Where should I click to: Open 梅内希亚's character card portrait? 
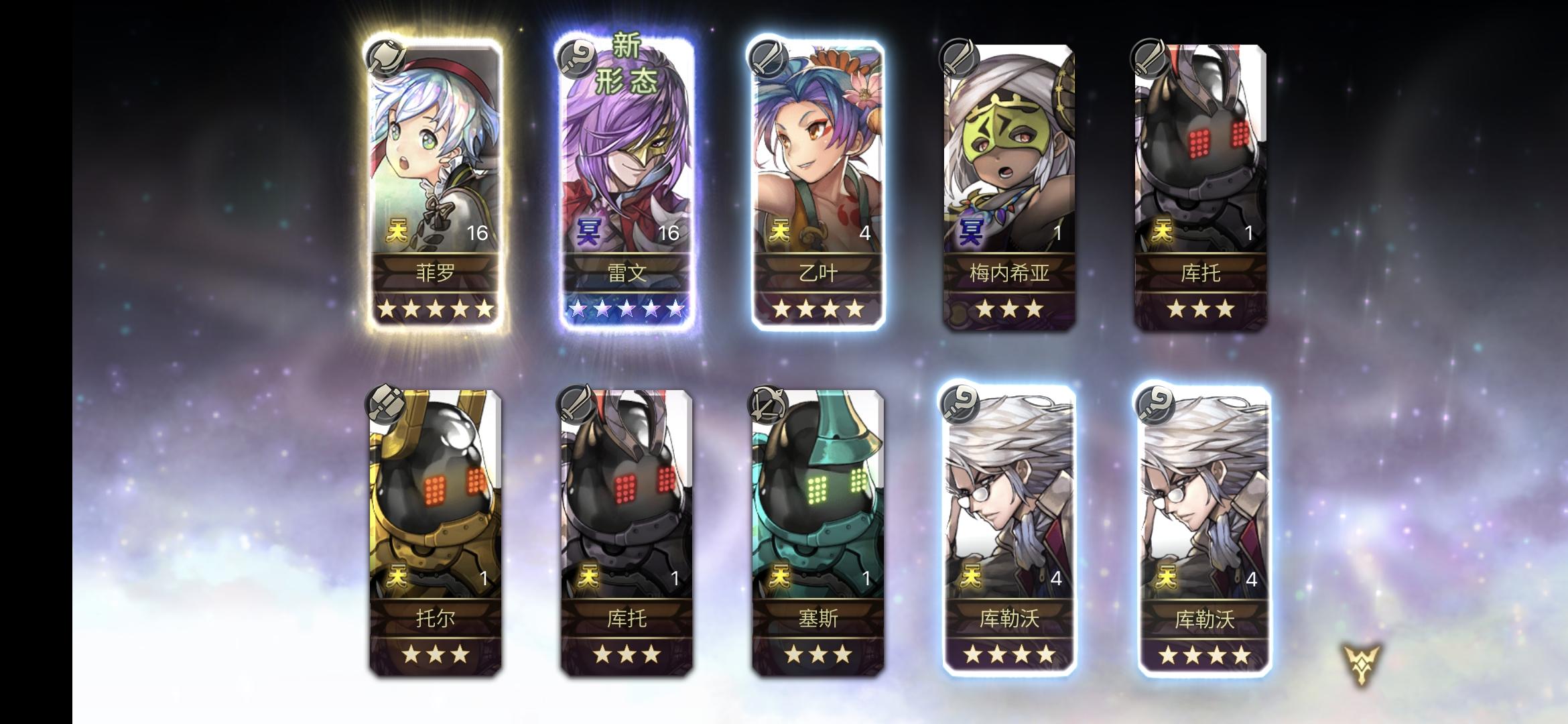1008,147
